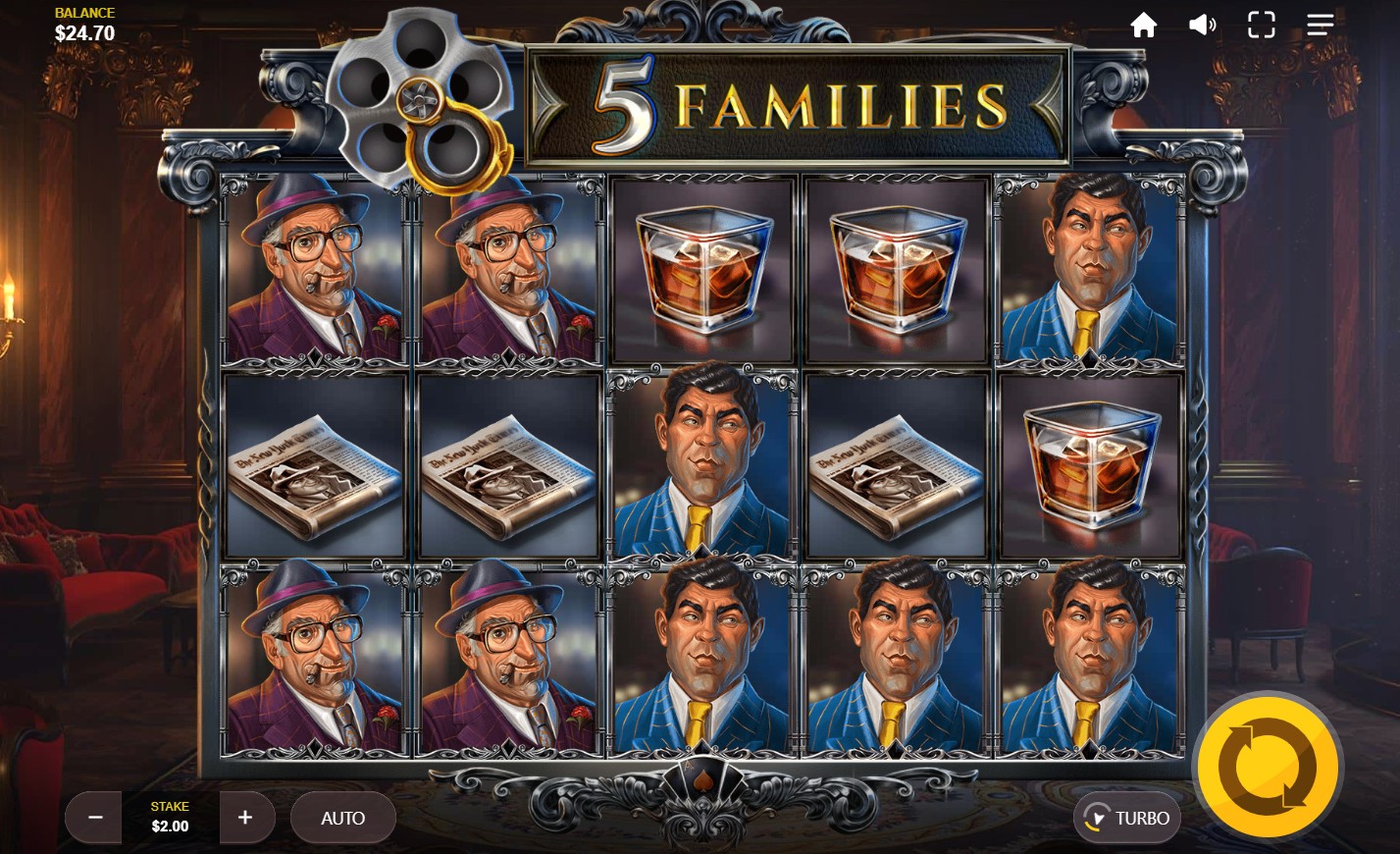Click the home icon
The image size is (1400, 854).
click(1143, 25)
